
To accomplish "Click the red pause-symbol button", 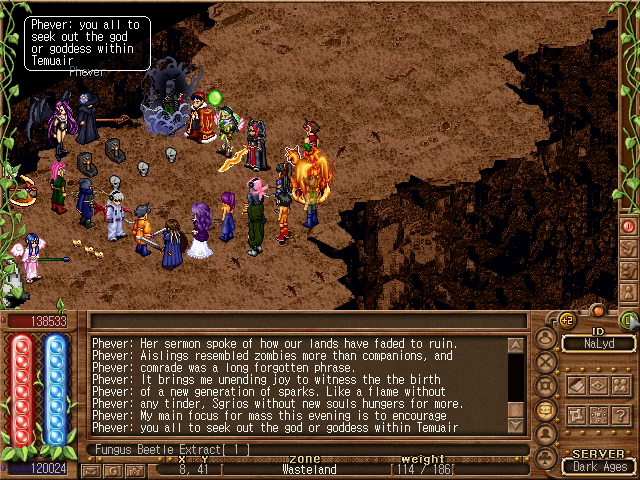I will tap(629, 226).
